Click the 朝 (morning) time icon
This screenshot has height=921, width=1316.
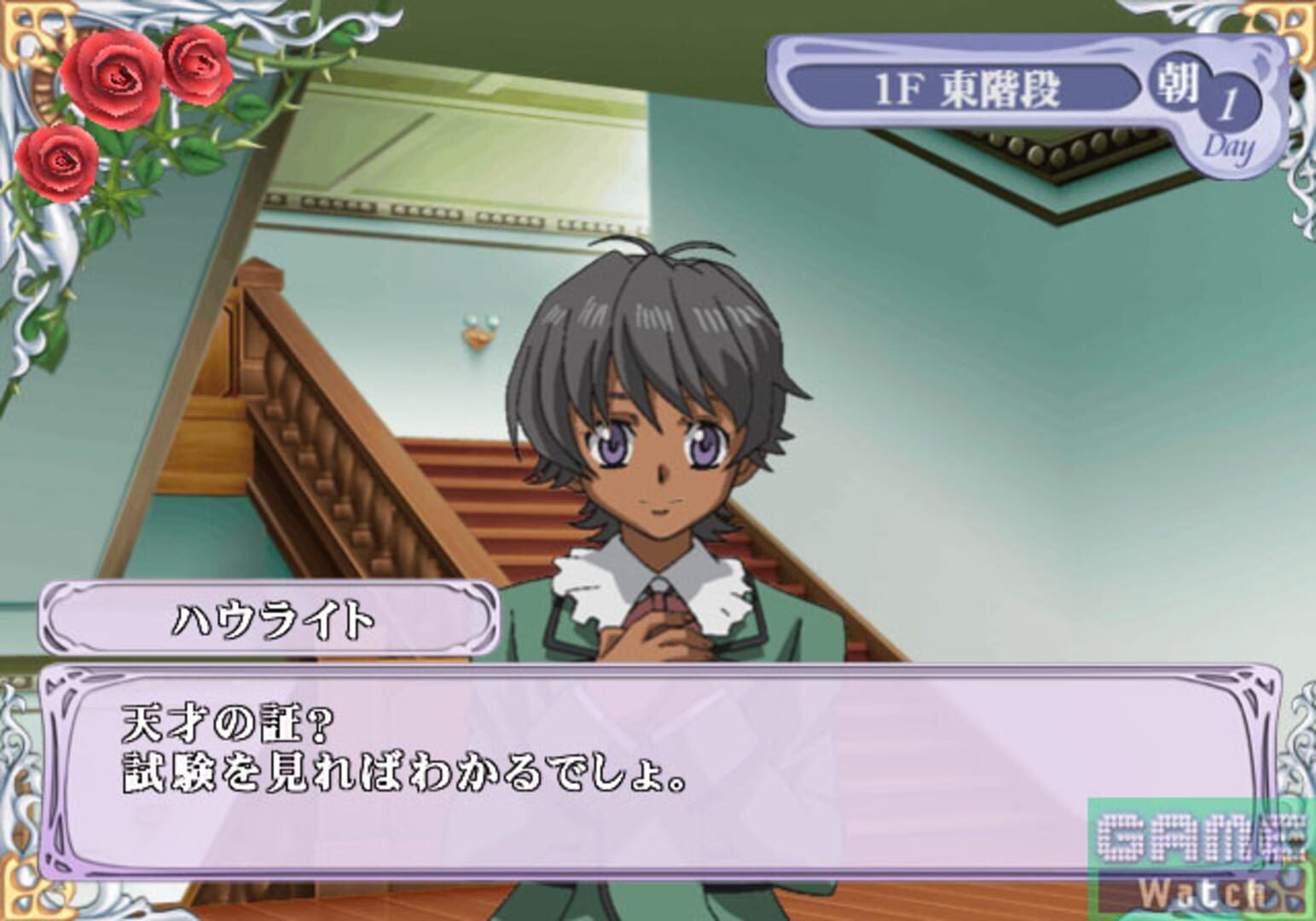pyautogui.click(x=1176, y=85)
